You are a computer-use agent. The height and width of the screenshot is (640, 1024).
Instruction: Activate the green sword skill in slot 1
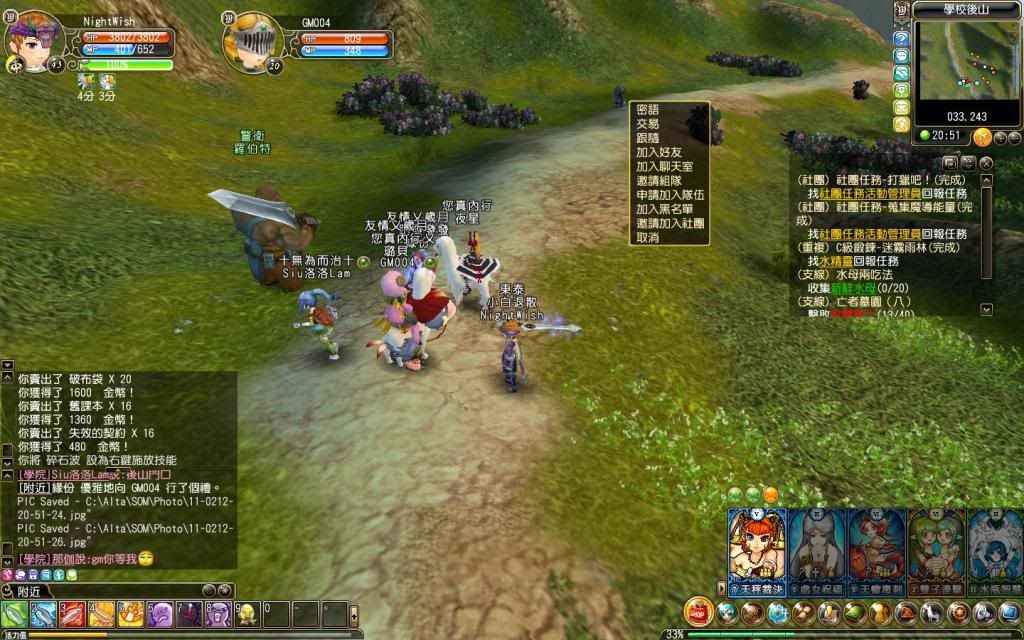(14, 613)
